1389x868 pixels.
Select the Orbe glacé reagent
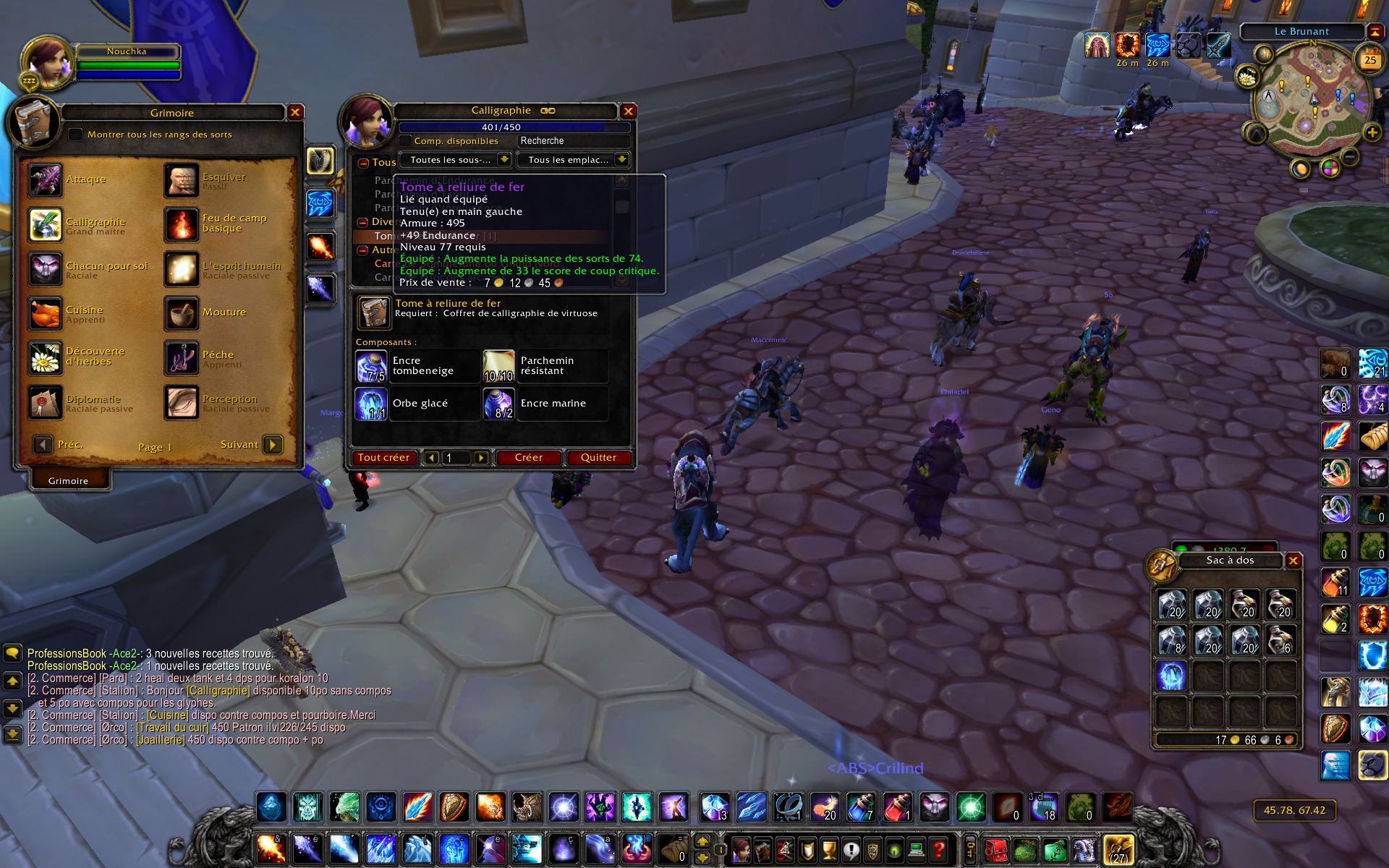(371, 404)
